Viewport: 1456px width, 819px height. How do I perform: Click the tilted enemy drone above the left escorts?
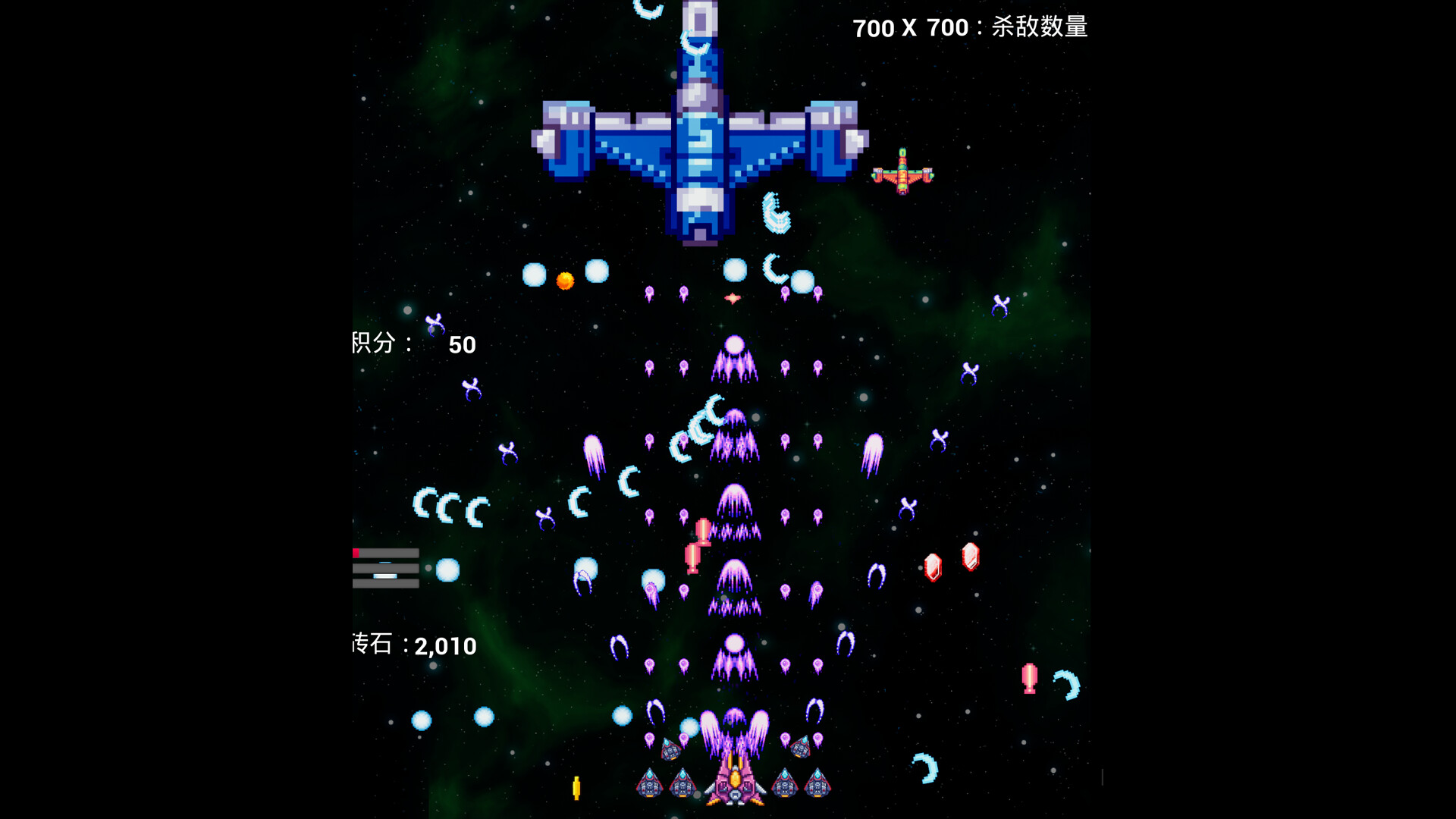coord(672,751)
